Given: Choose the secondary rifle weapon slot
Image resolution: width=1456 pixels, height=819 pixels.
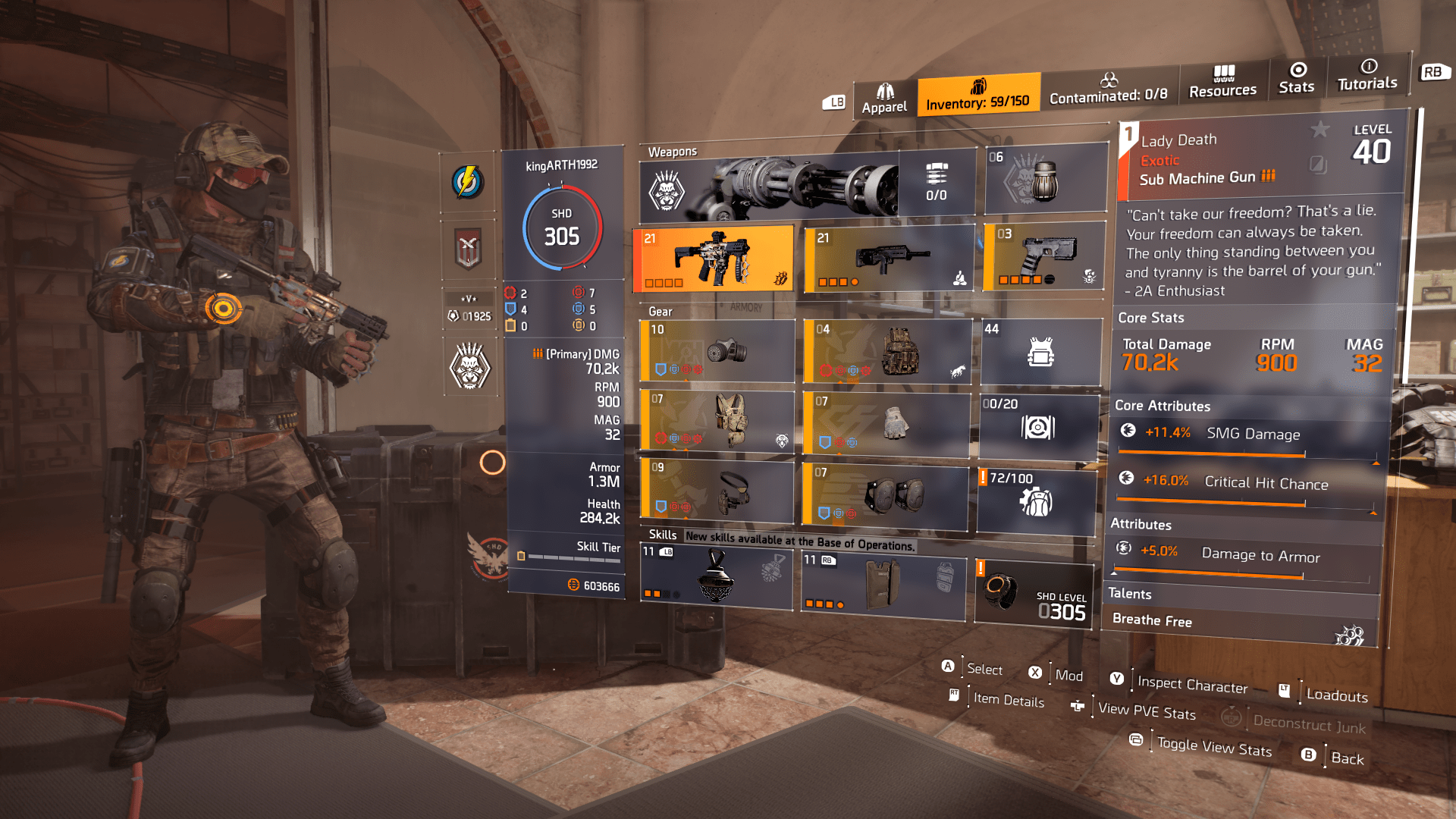Looking at the screenshot, I should coord(889,259).
